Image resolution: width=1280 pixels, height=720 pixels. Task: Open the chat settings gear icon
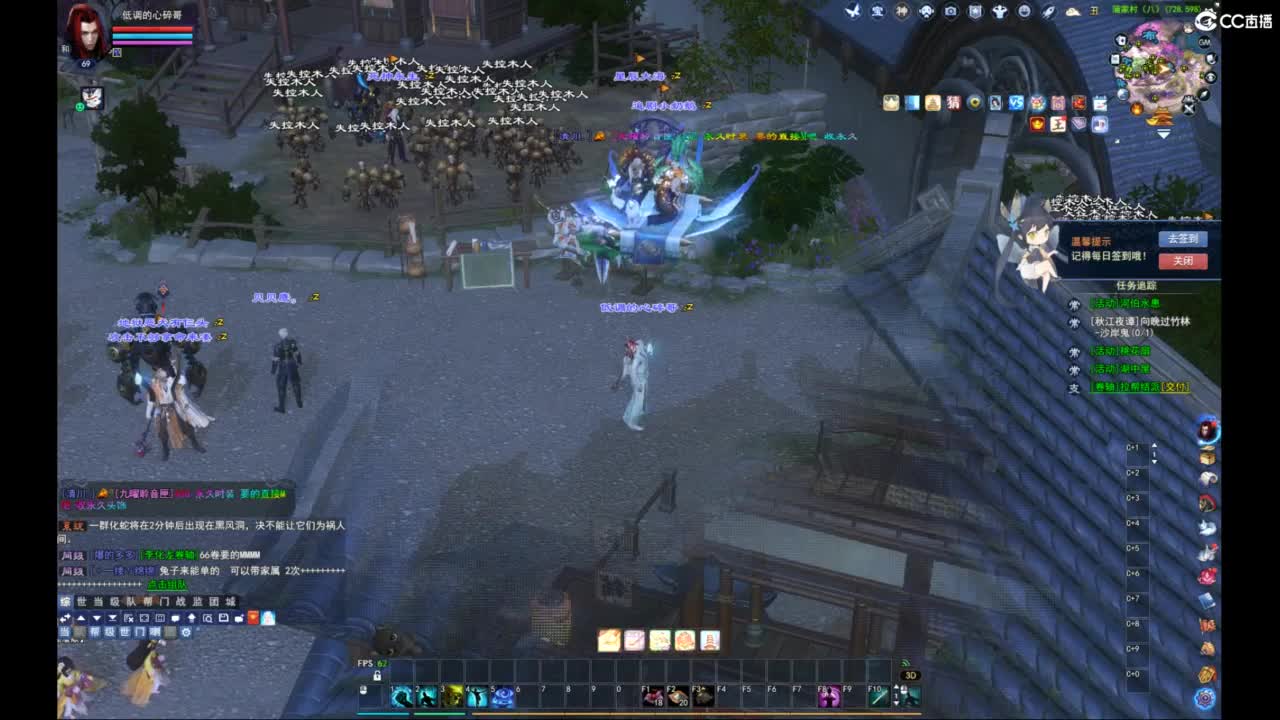[x=187, y=633]
